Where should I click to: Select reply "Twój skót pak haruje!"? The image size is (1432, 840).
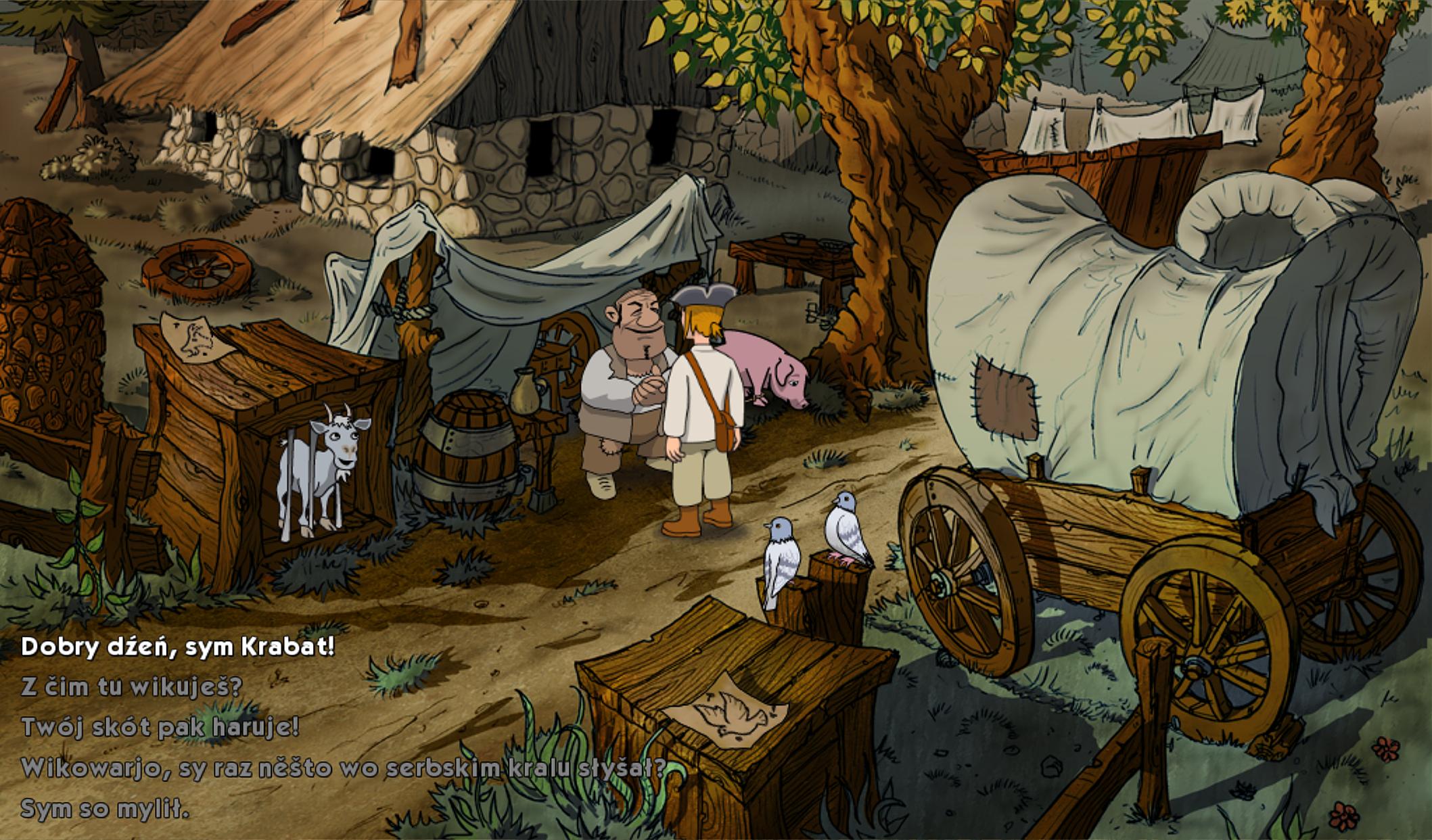tap(160, 727)
